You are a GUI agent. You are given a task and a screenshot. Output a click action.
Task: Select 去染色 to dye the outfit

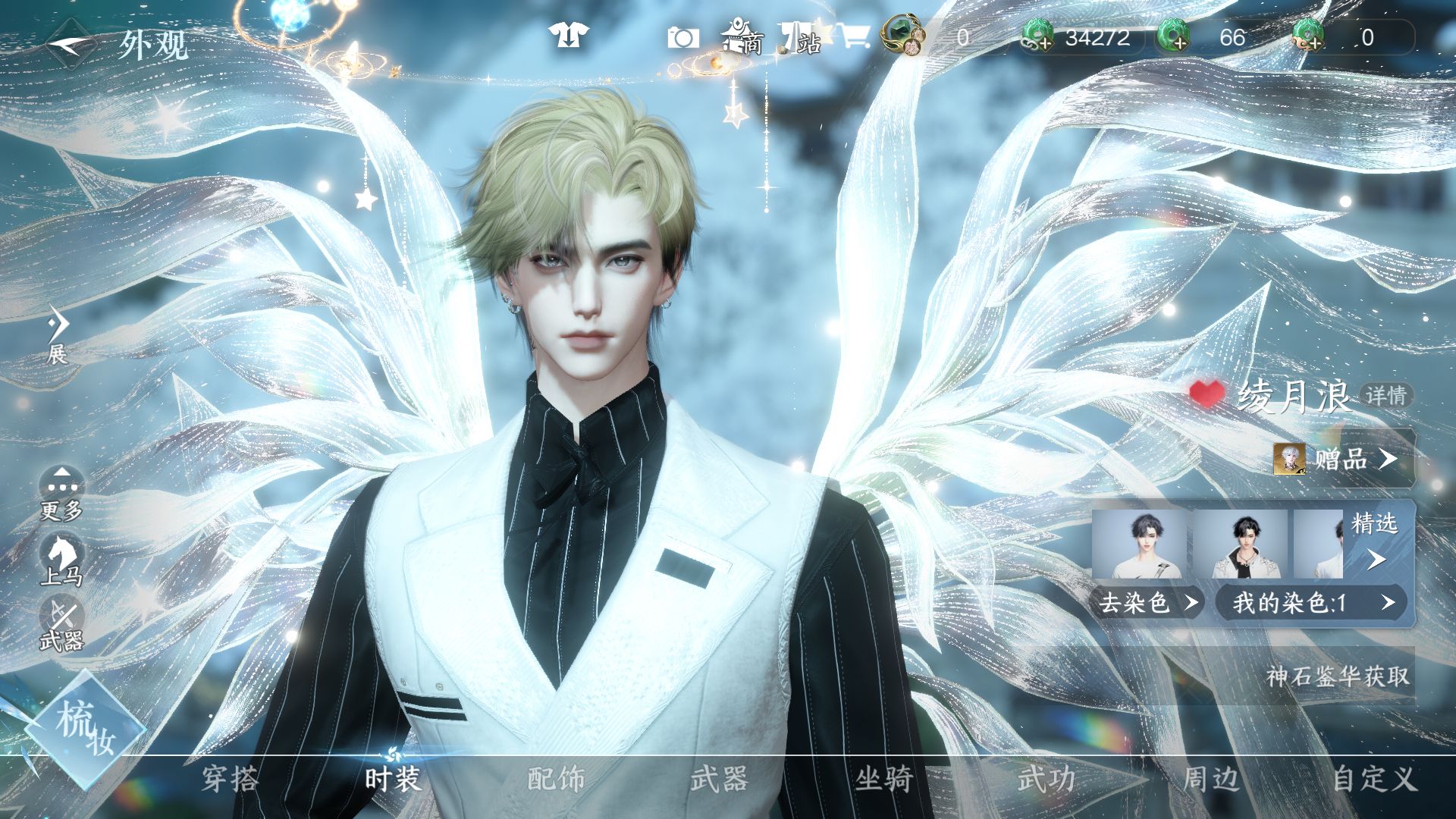(1147, 603)
